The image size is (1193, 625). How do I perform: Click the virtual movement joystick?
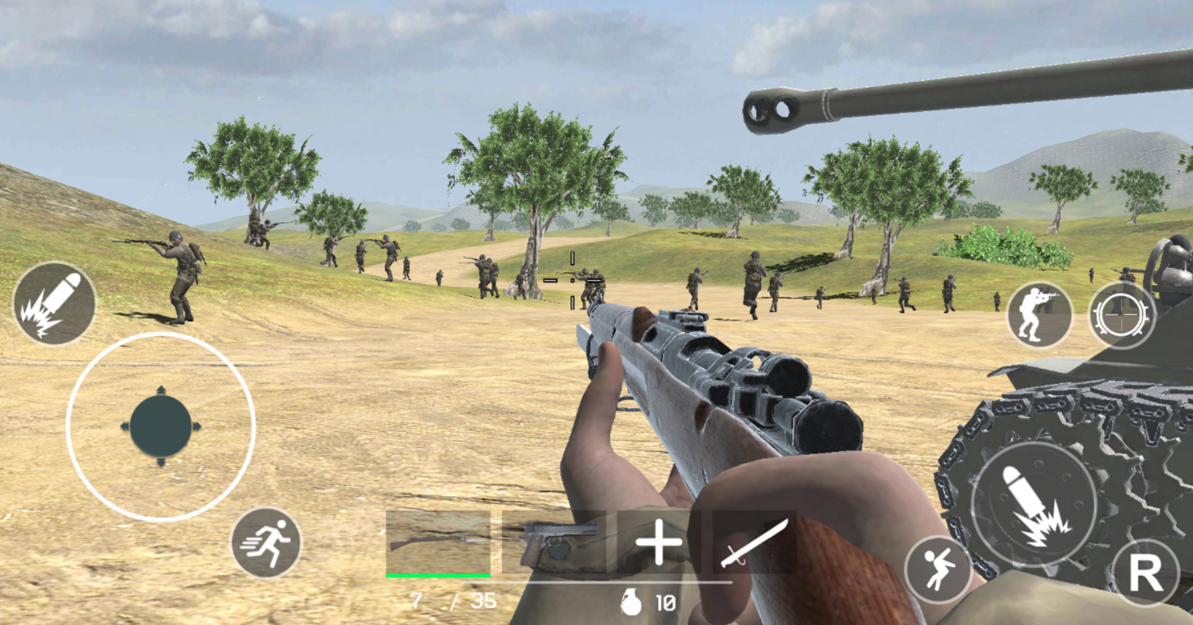[x=161, y=427]
